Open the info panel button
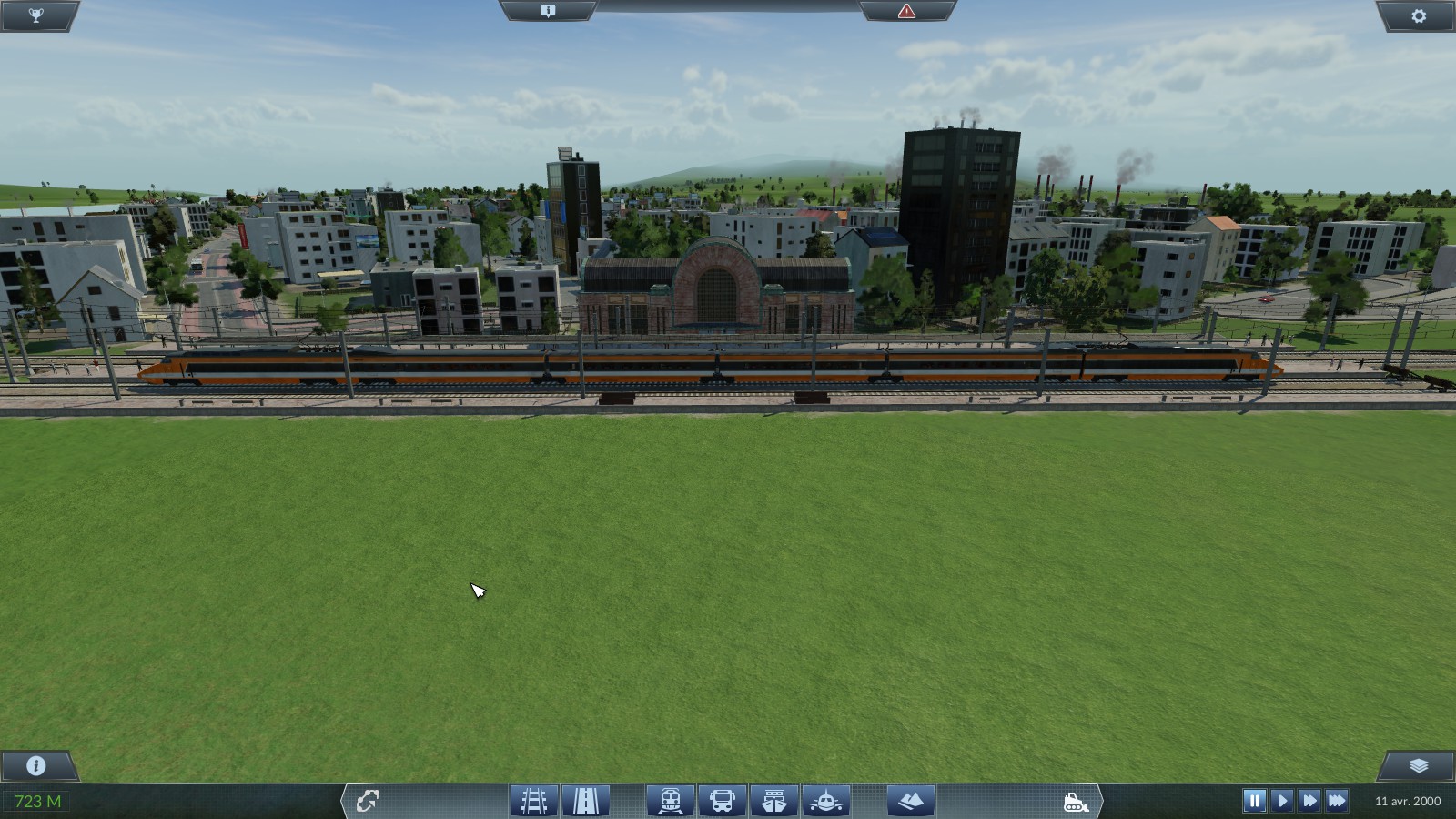 [x=36, y=765]
